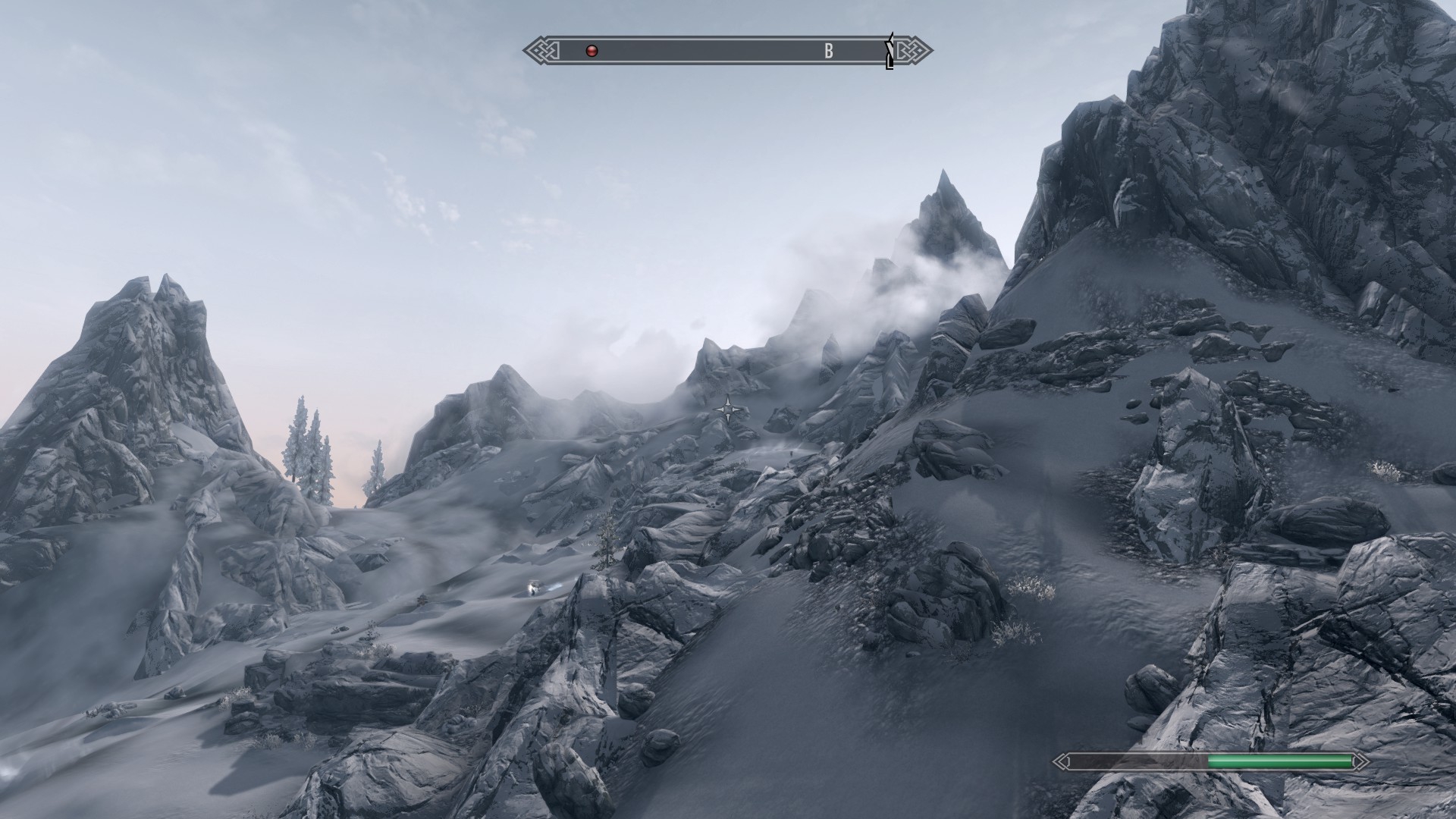Click the black marker at the compass's right end
The width and height of the screenshot is (1456, 819).
point(890,51)
